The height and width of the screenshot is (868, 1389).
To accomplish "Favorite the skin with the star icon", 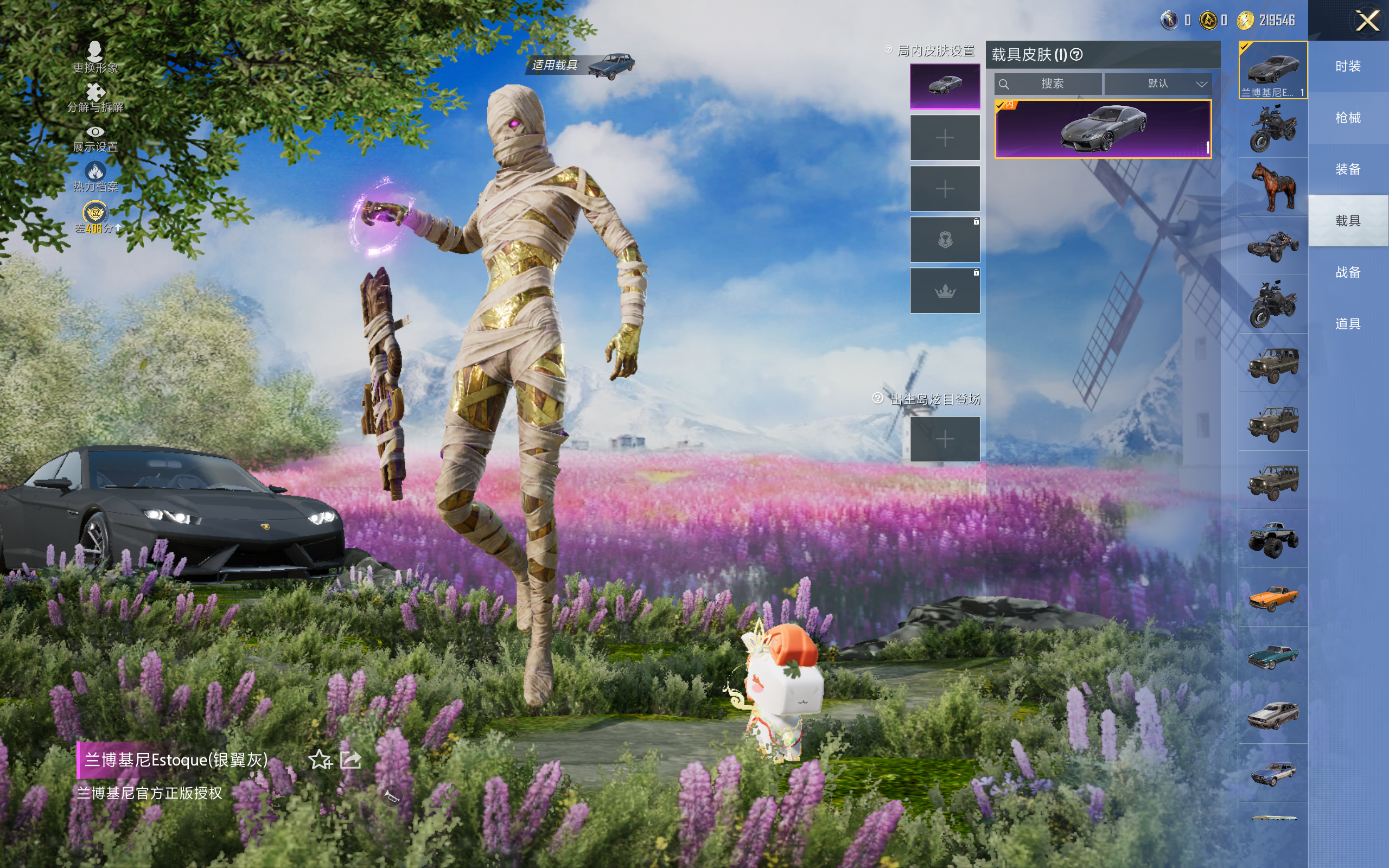I will (320, 759).
